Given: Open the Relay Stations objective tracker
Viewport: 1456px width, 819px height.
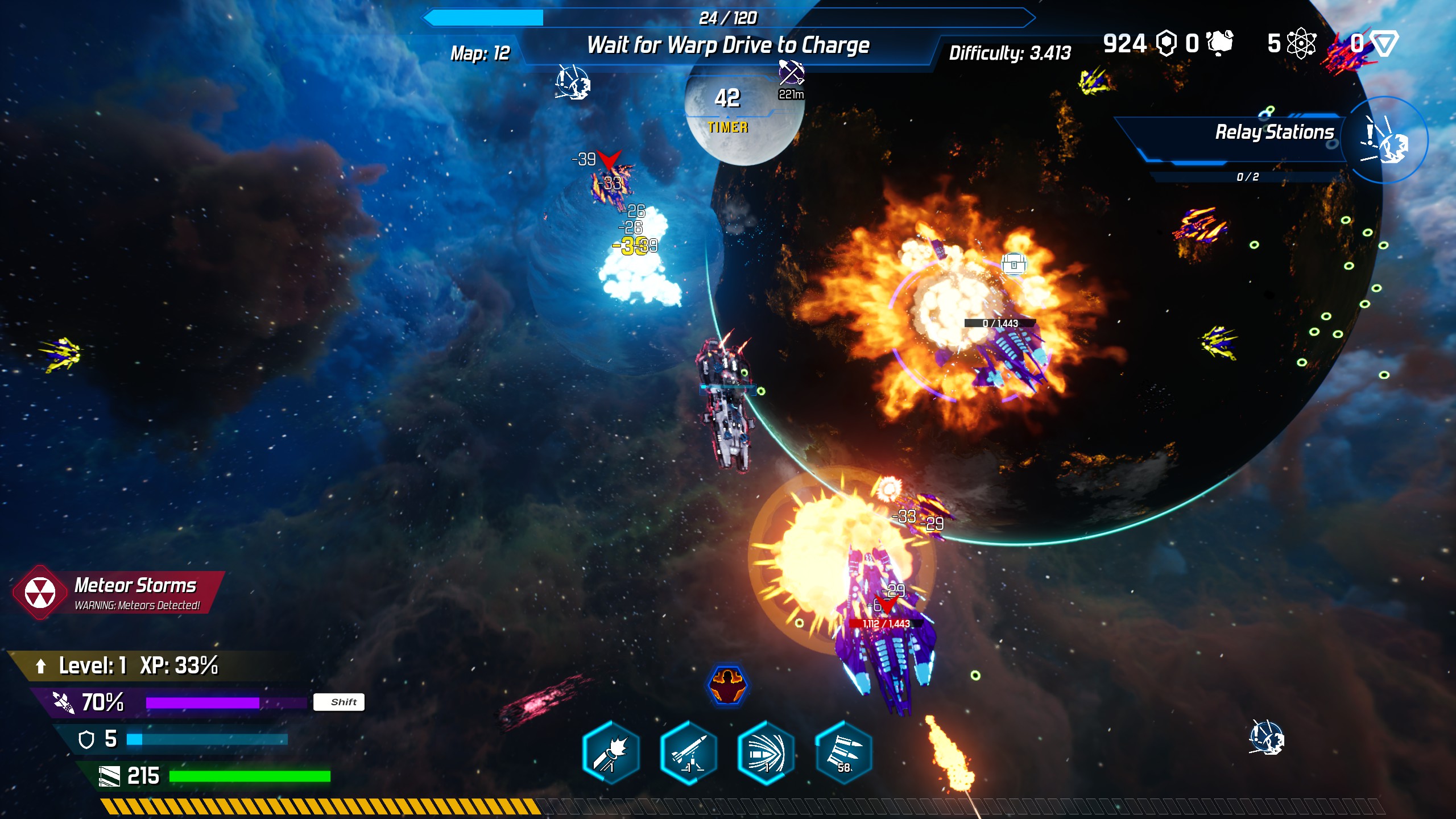Looking at the screenshot, I should click(x=1274, y=133).
